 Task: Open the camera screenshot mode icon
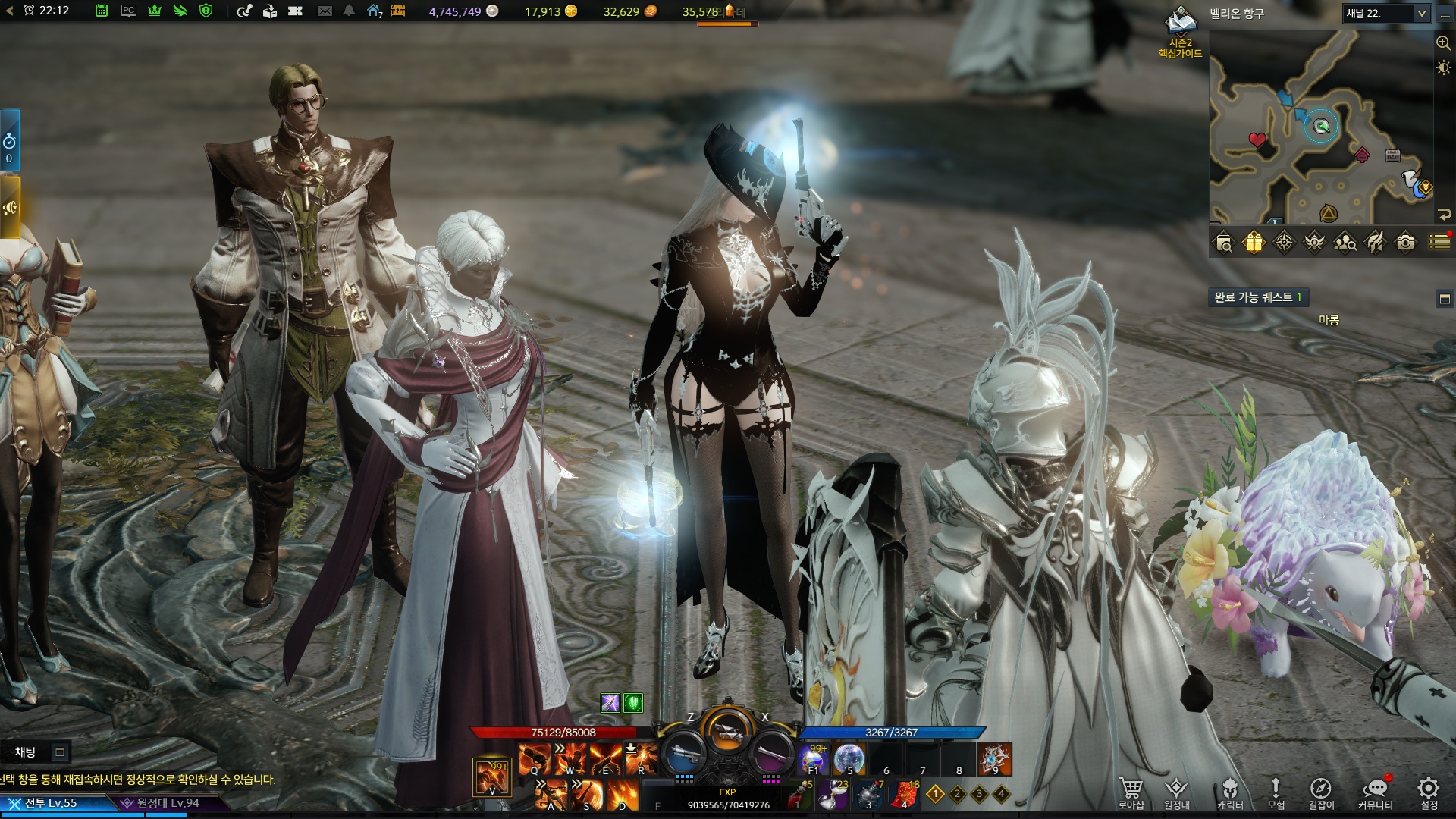(x=1405, y=243)
